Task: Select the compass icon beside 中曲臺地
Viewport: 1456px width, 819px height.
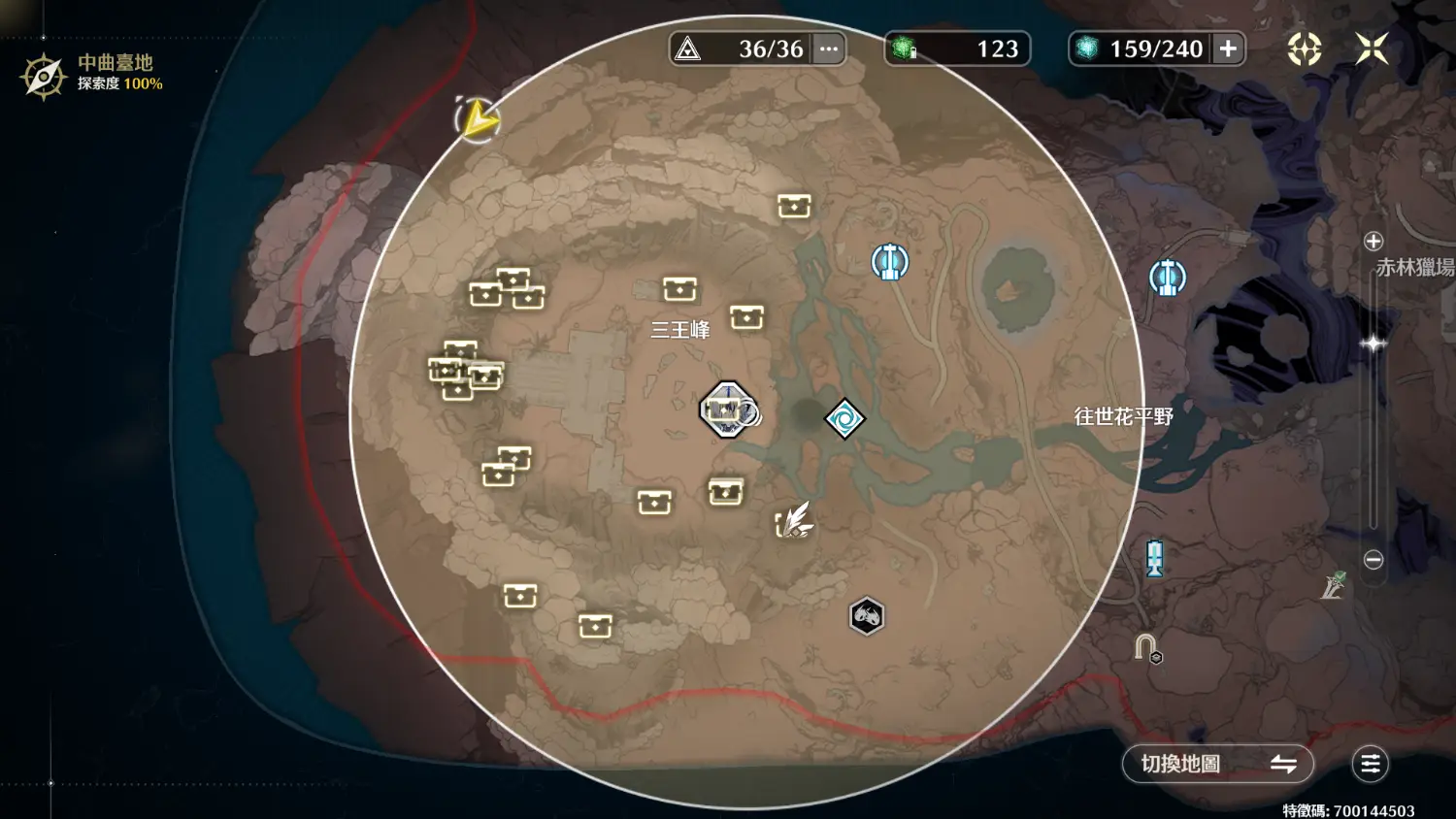Action: click(x=43, y=76)
